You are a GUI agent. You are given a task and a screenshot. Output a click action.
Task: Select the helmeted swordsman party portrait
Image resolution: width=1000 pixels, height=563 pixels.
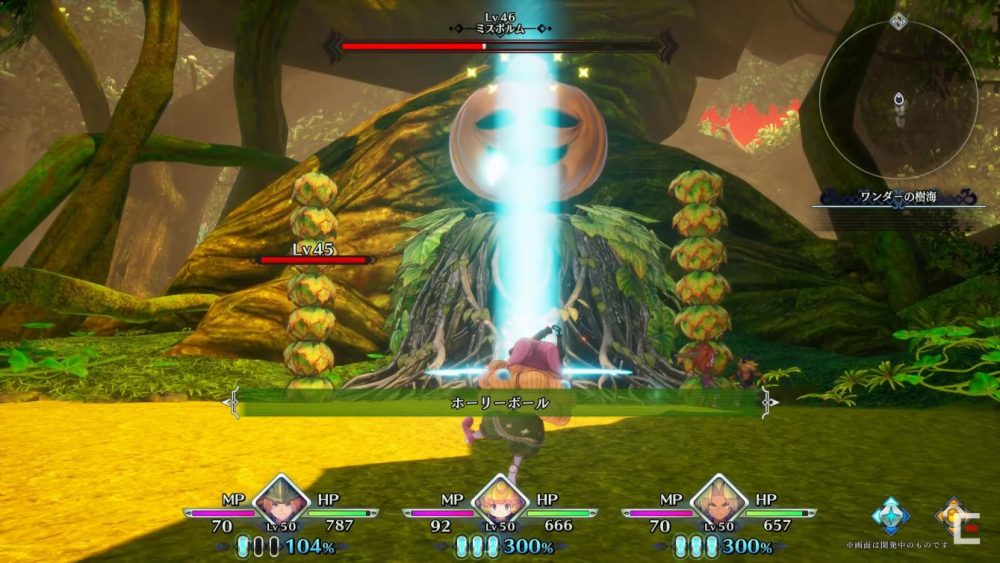pyautogui.click(x=279, y=500)
